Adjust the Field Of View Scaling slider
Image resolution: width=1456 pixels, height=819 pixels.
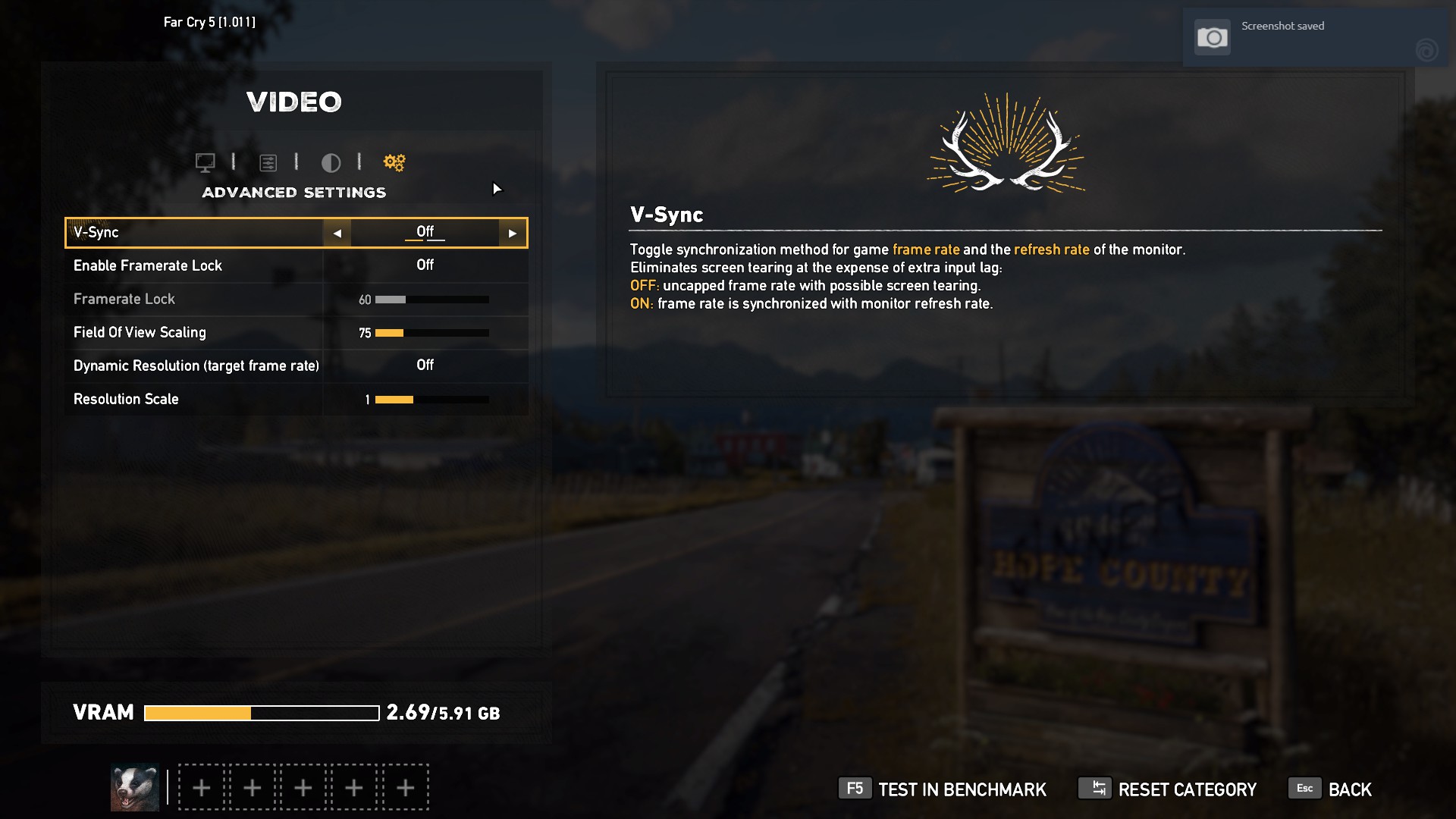coord(431,333)
